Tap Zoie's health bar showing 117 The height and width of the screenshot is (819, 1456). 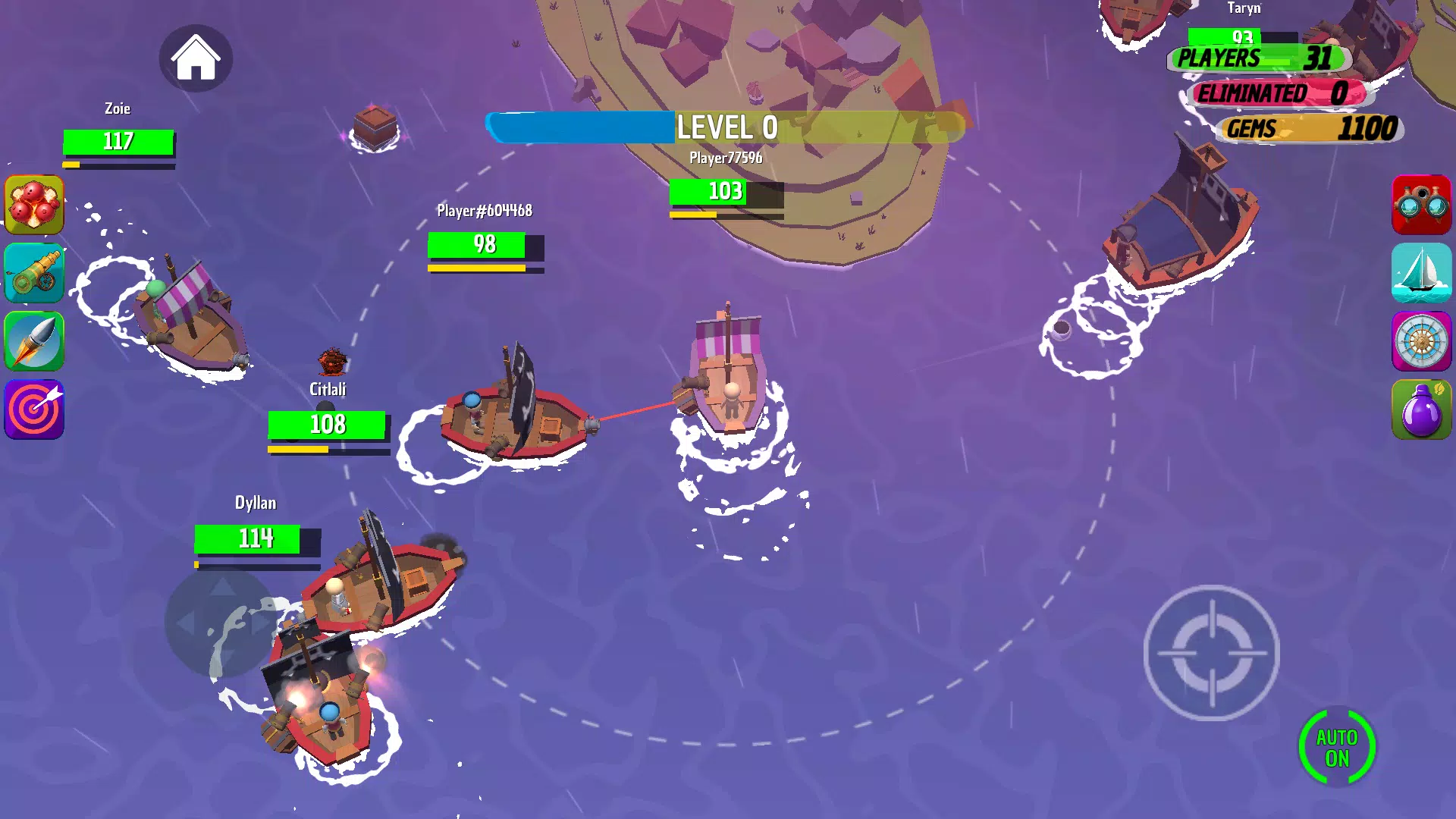[x=118, y=141]
